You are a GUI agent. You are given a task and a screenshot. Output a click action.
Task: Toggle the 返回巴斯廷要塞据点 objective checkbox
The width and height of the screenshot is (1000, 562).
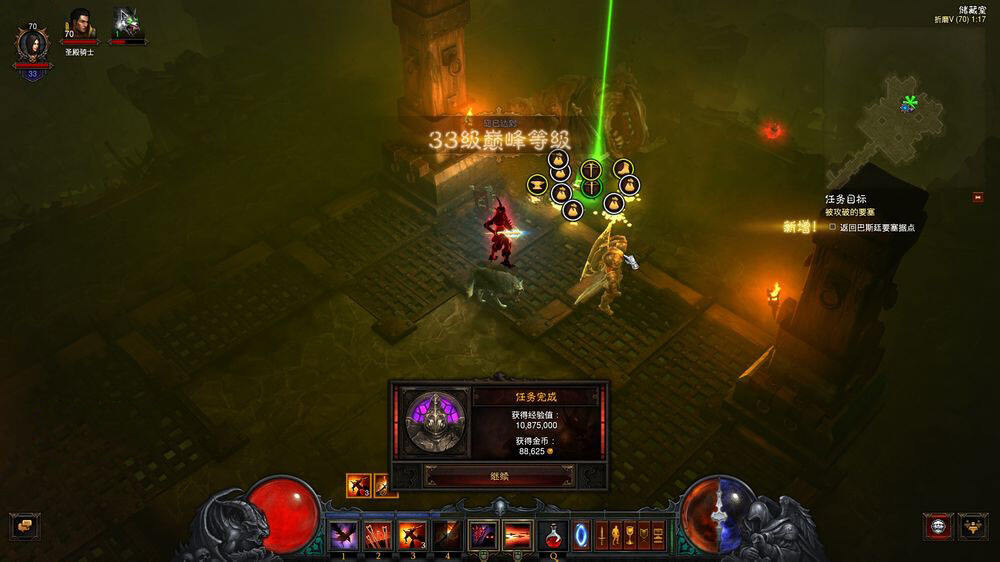tap(832, 227)
